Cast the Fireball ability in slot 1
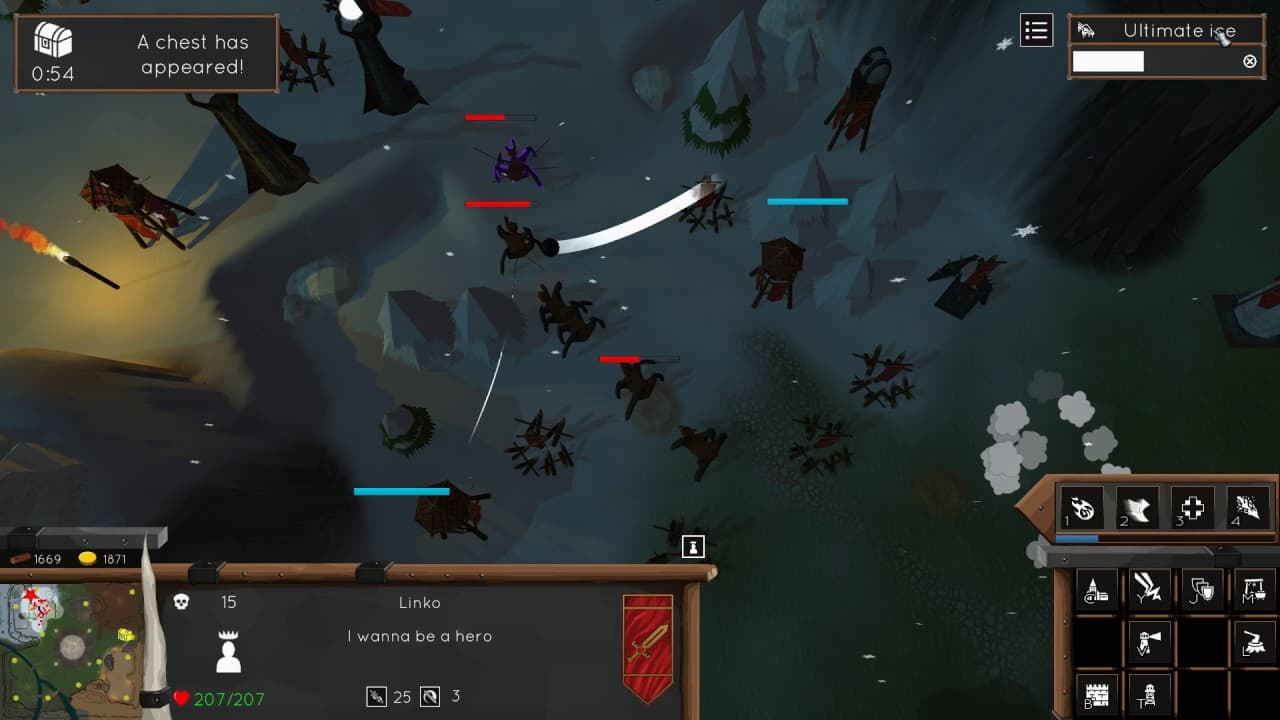This screenshot has width=1280, height=720. click(1083, 507)
